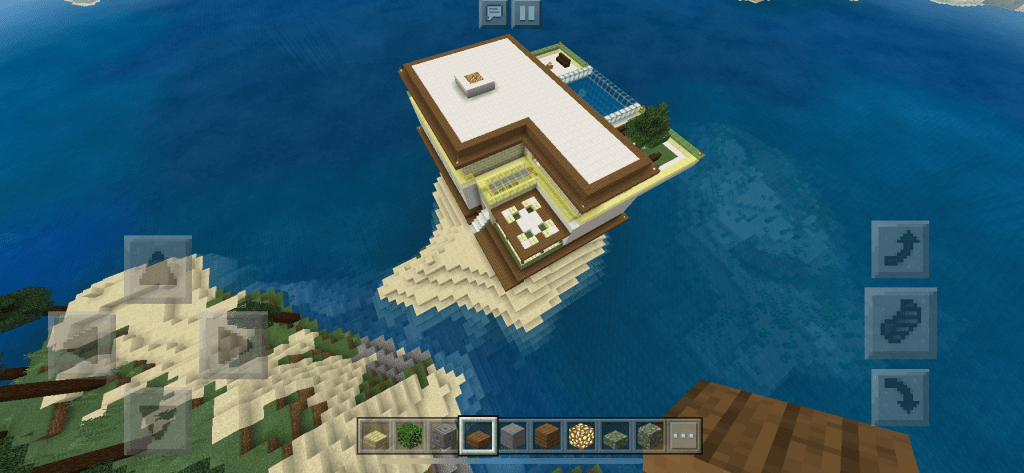Pick the plain gray stone block slot
This screenshot has height=473, width=1024.
pyautogui.click(x=513, y=436)
